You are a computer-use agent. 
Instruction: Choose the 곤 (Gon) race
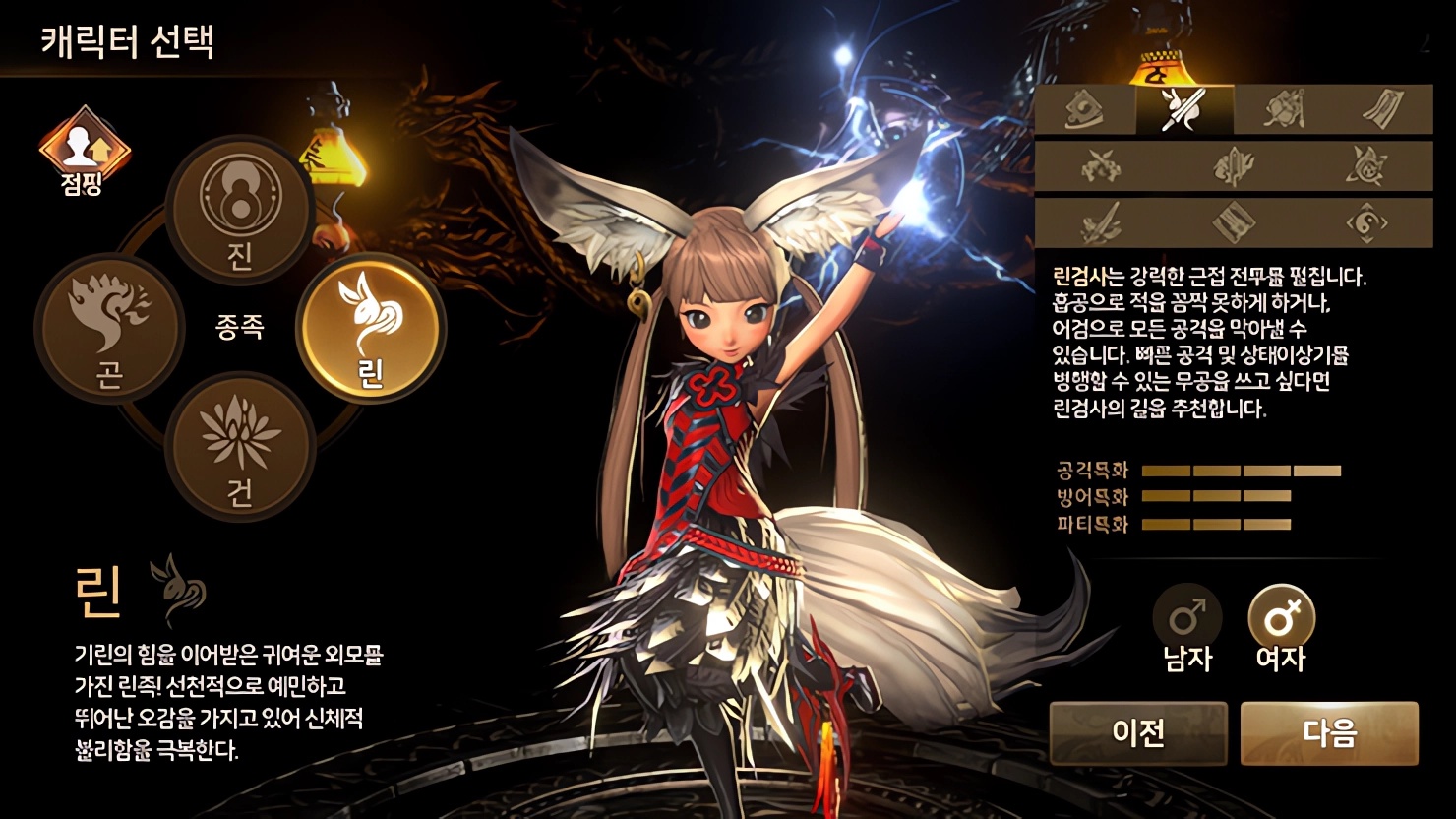[108, 327]
